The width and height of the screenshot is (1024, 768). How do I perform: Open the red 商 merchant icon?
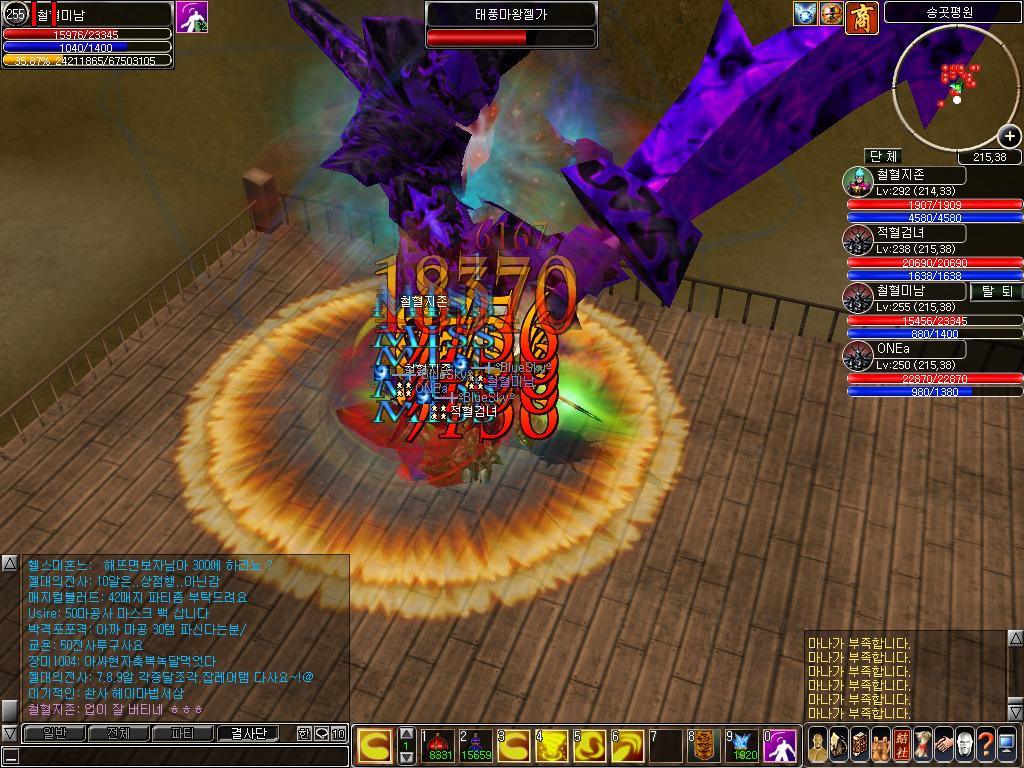[x=860, y=15]
